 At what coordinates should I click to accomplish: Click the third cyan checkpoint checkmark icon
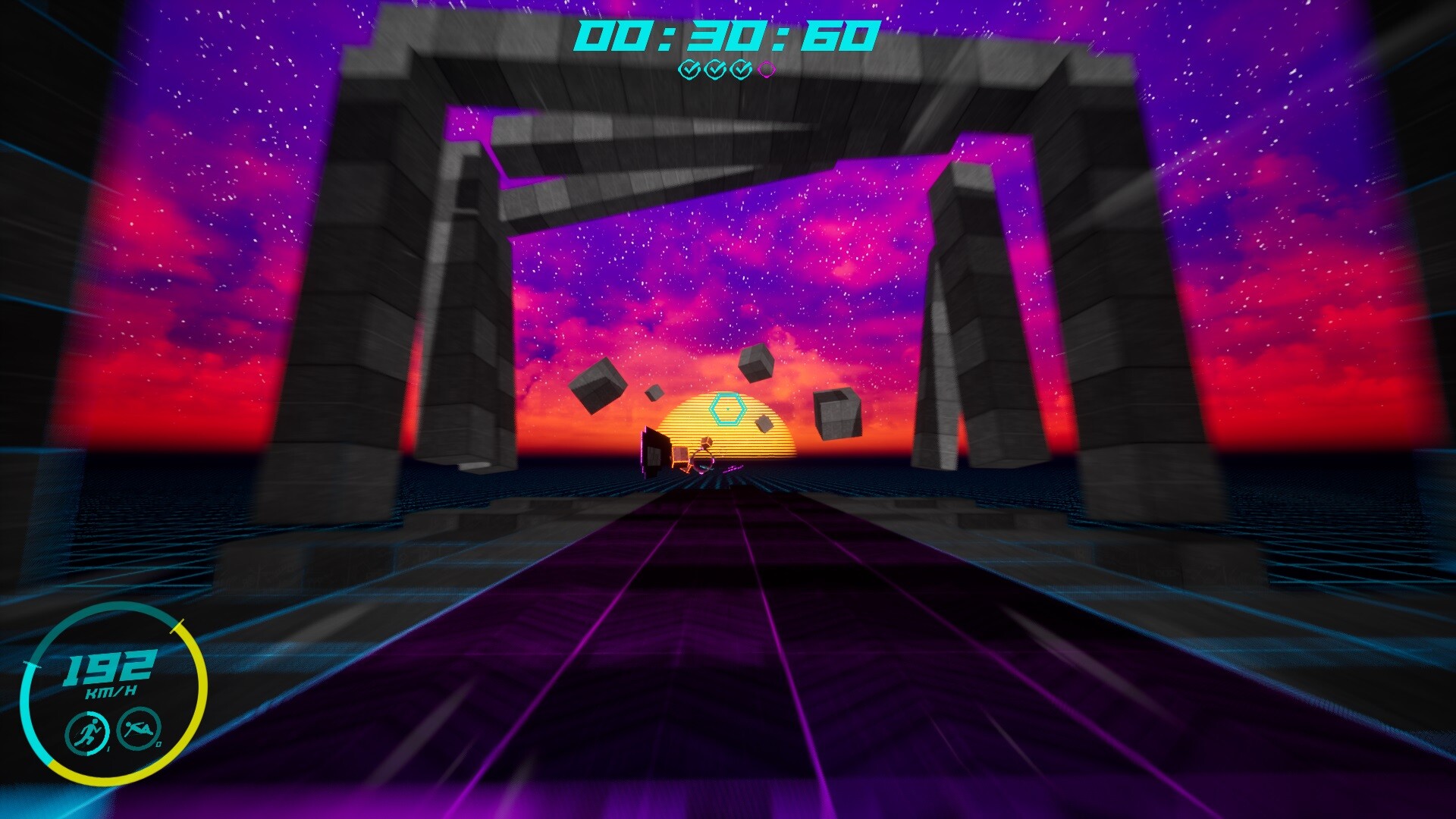tap(740, 69)
